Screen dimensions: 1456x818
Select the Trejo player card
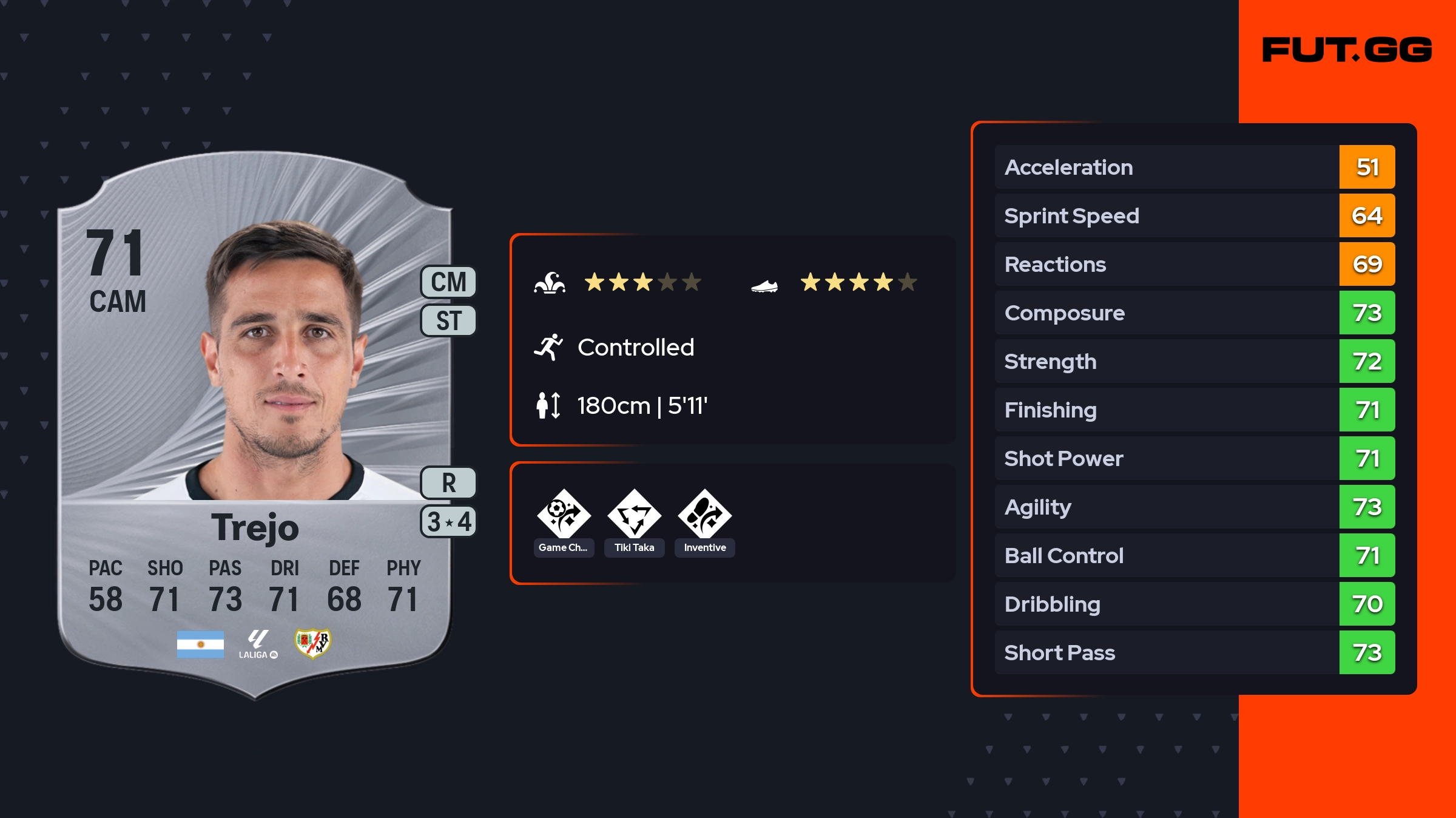255,425
